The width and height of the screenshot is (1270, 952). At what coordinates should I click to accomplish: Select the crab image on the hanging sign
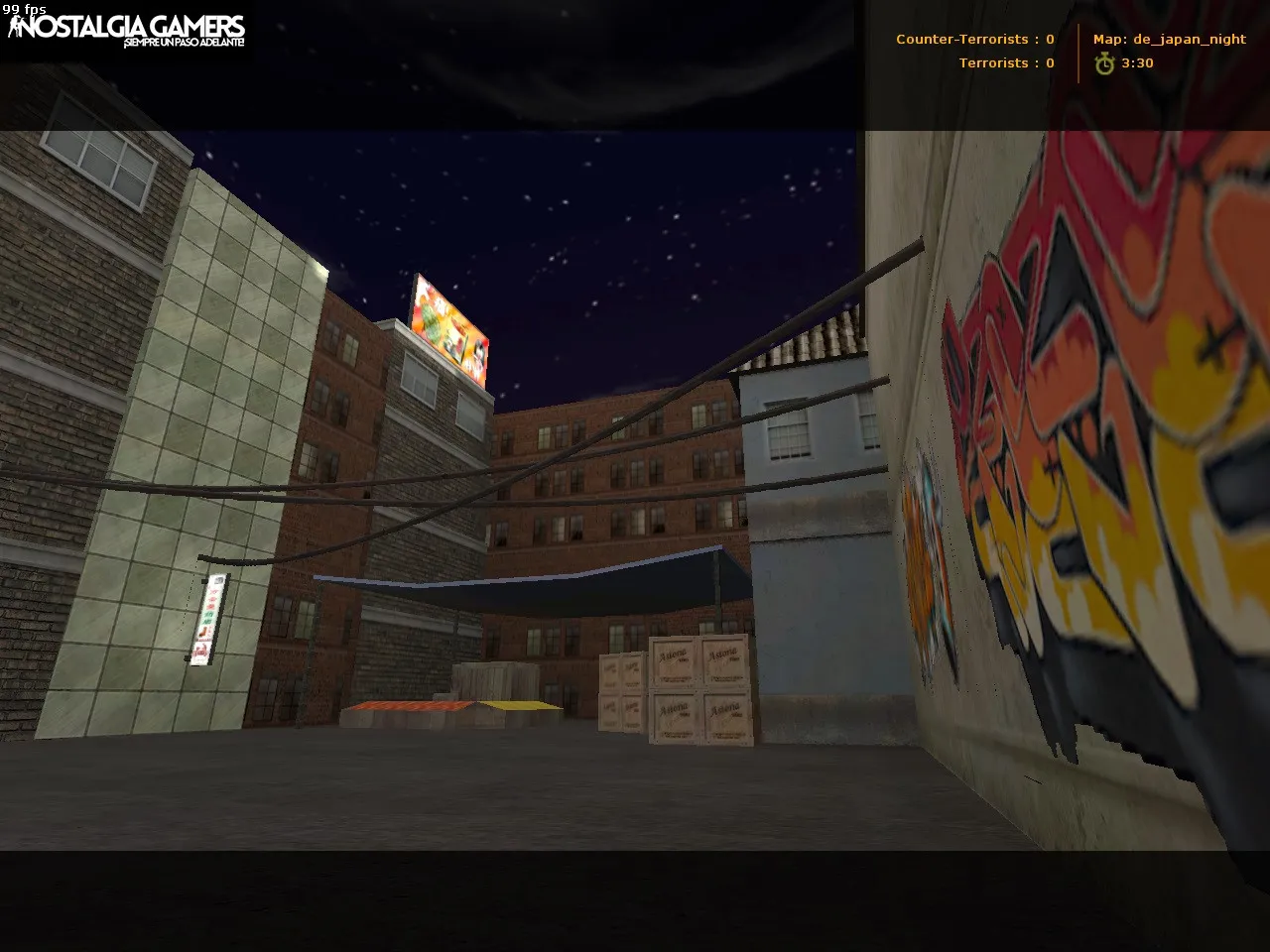(201, 650)
